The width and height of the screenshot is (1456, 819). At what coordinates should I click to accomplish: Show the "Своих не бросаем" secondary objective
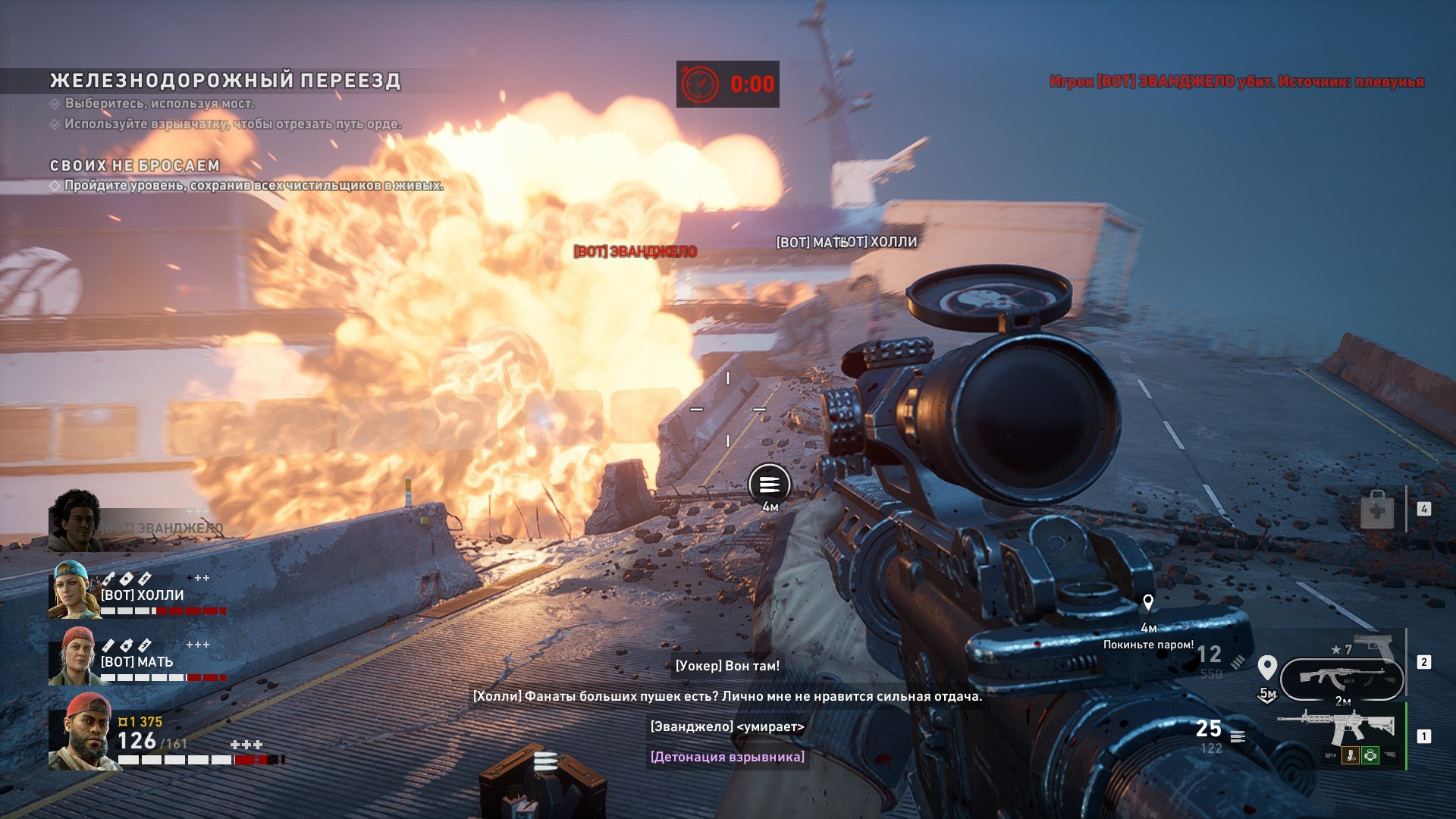coord(135,165)
